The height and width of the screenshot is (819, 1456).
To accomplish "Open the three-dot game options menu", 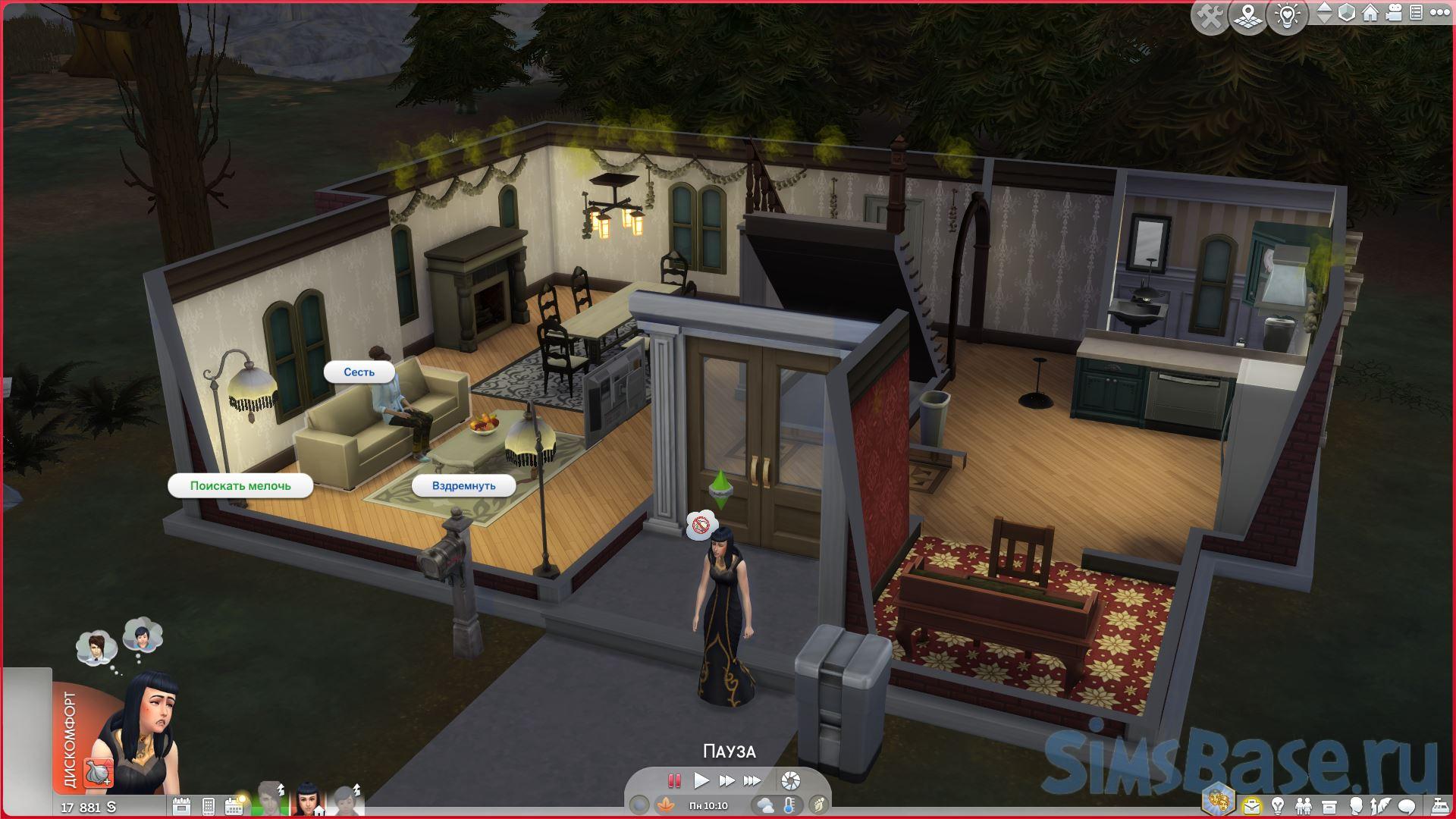I will (1438, 13).
